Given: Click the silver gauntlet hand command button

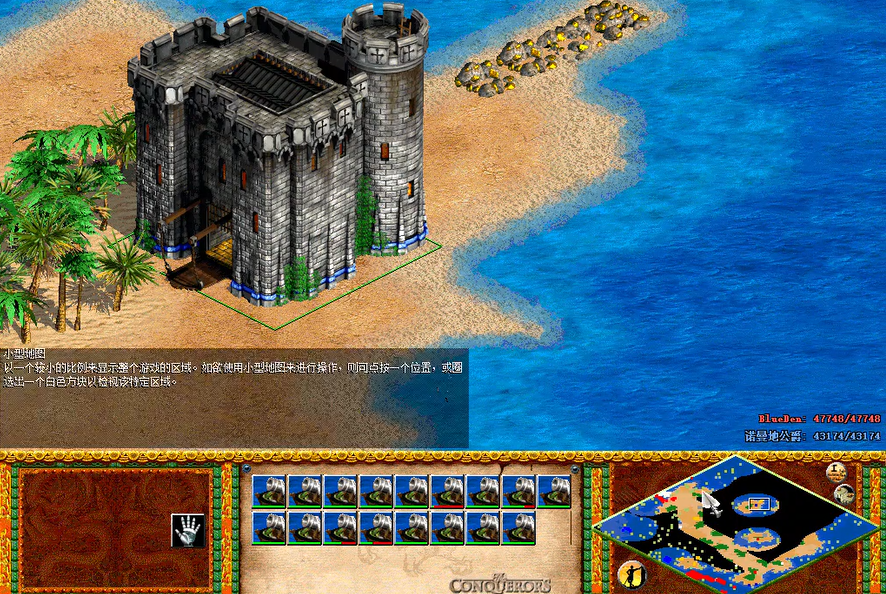Looking at the screenshot, I should click(x=187, y=526).
